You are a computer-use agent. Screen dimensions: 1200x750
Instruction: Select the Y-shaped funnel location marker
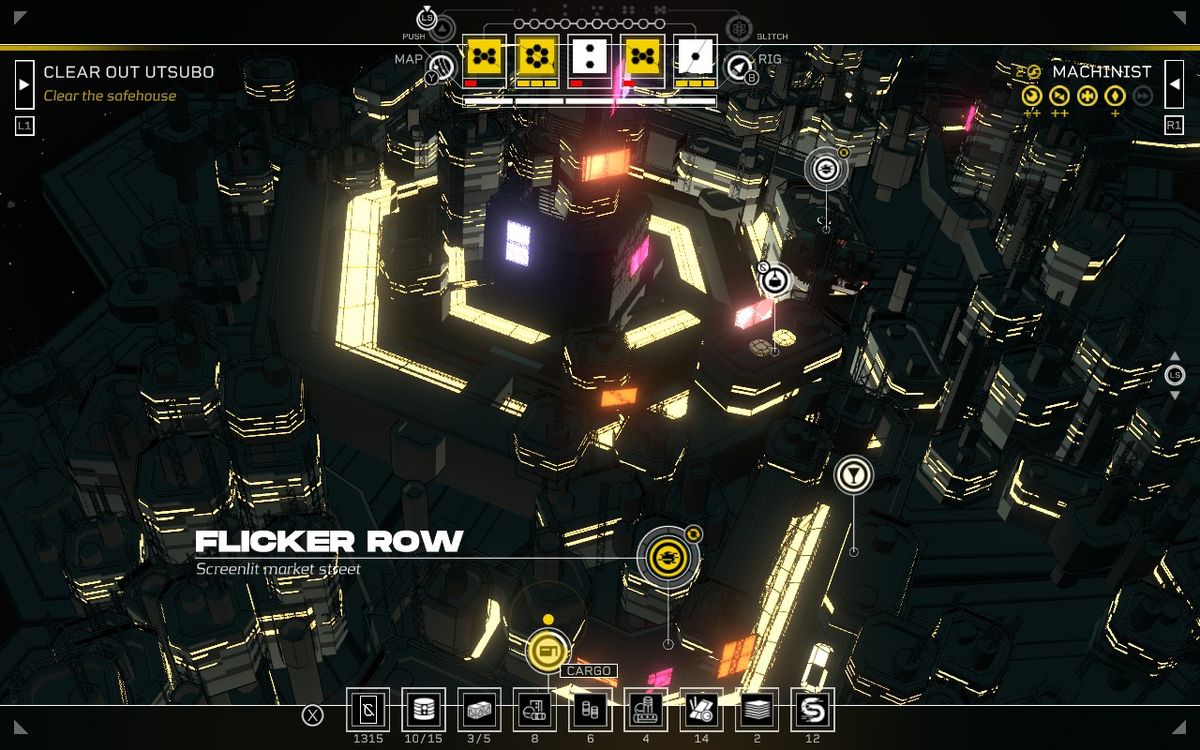tap(853, 475)
